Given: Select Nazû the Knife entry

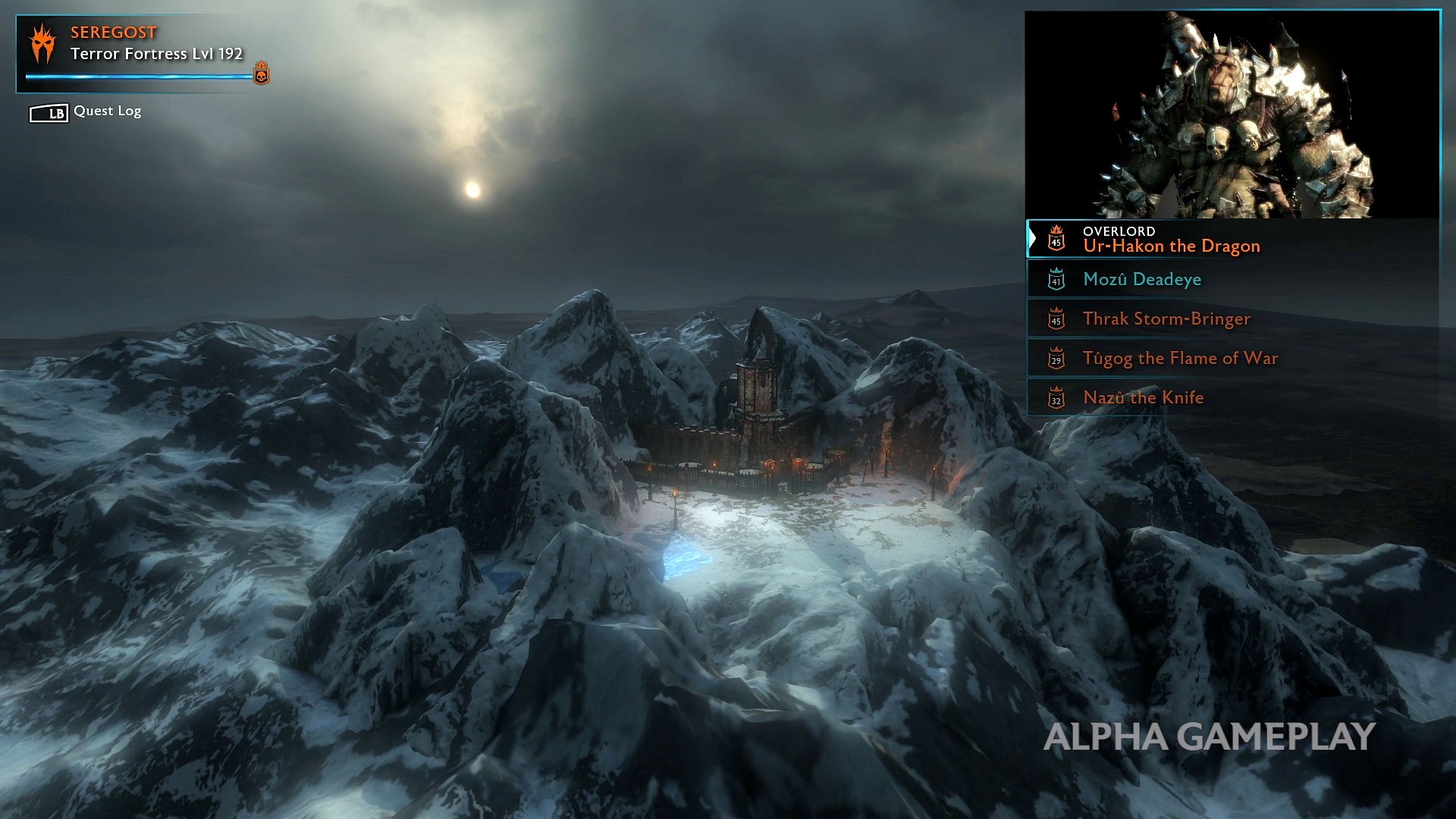Looking at the screenshot, I should click(1143, 398).
